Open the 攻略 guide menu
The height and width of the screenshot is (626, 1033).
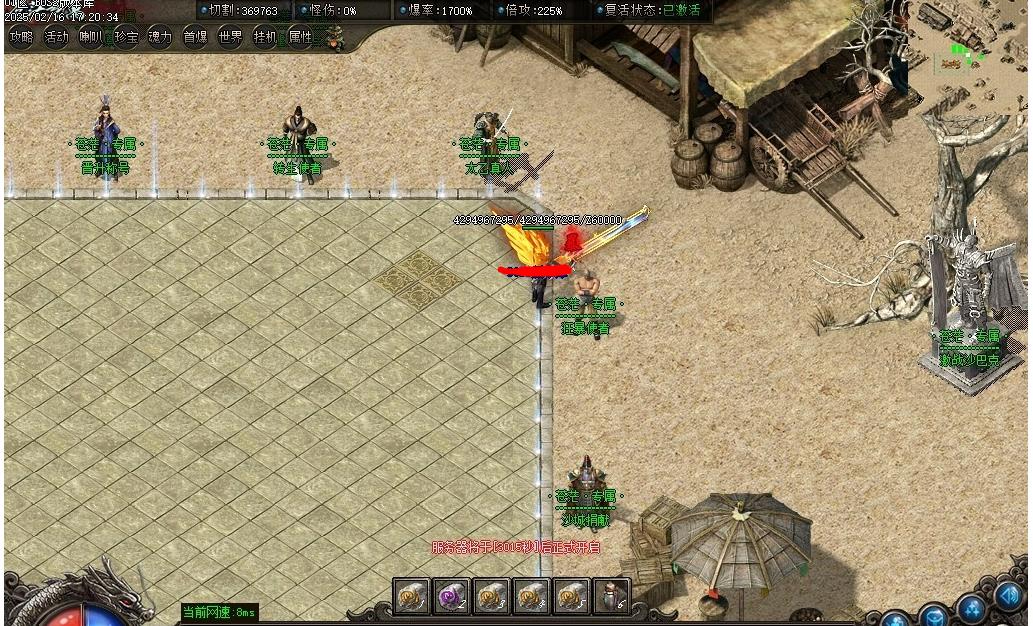pos(21,38)
